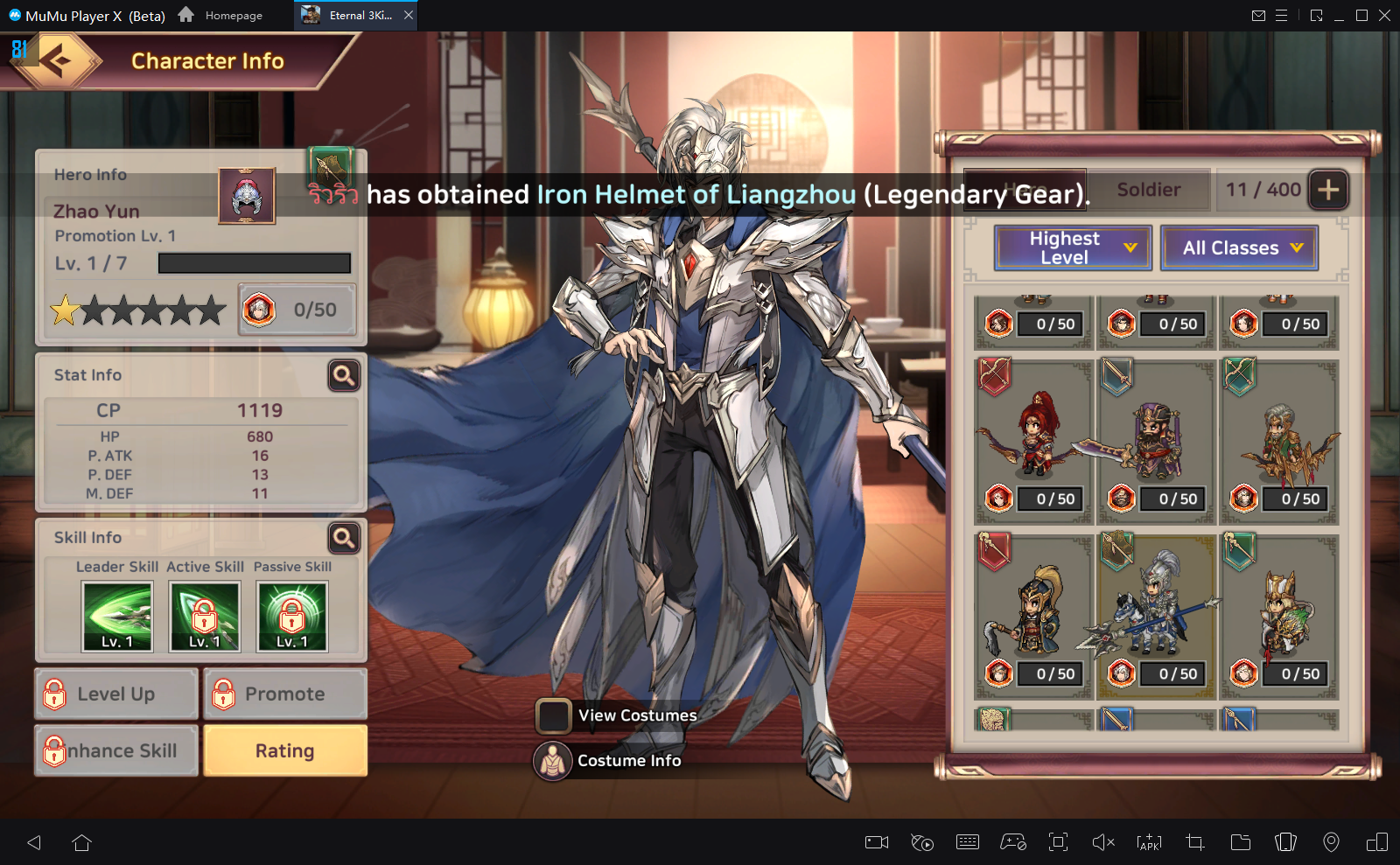
Task: Select the locked Passive Skill icon
Action: 292,617
